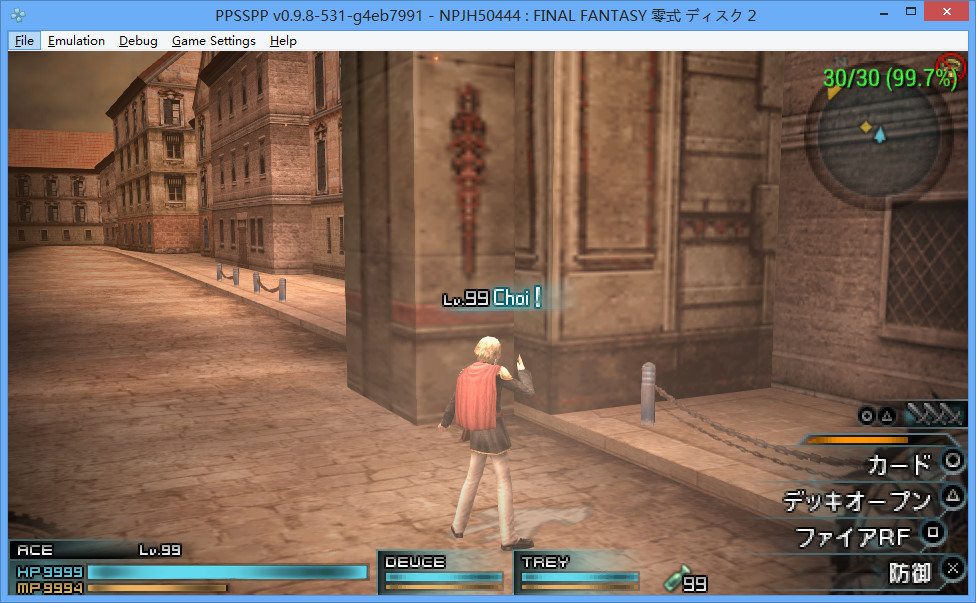The image size is (976, 603).
Task: Open the Help menu
Action: pos(283,41)
